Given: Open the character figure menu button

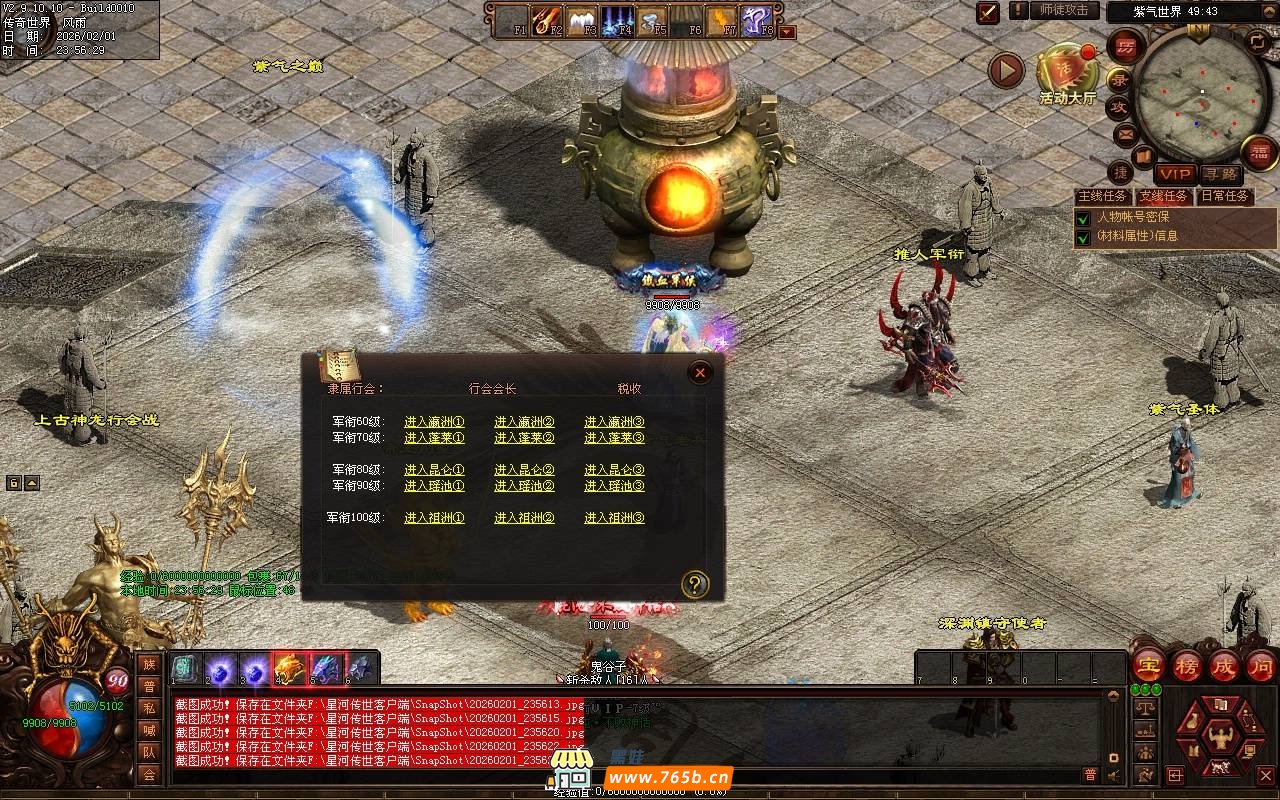Looking at the screenshot, I should point(1219,738).
